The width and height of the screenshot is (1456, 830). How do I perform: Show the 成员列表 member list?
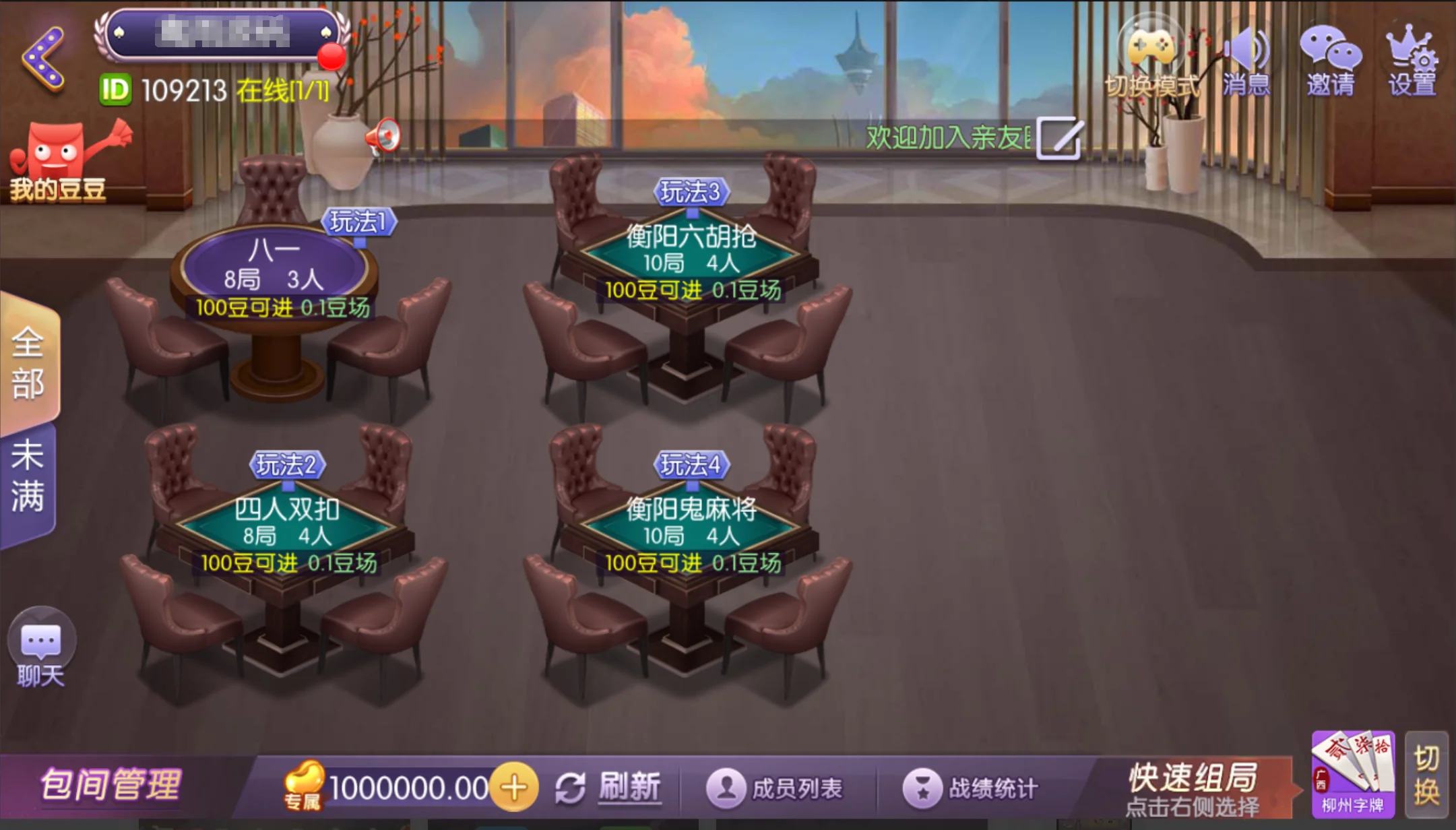click(x=776, y=788)
